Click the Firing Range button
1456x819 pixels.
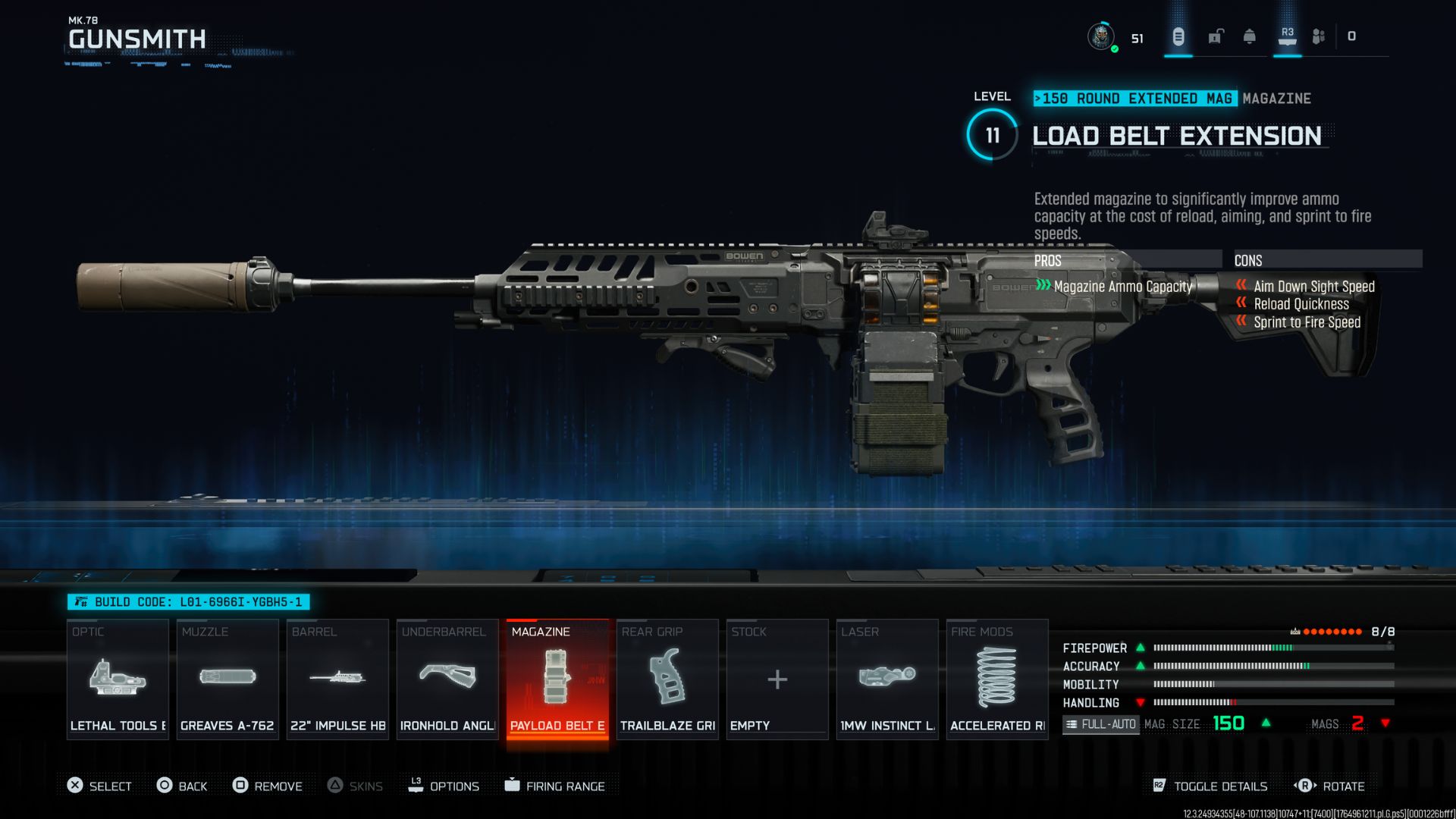click(555, 786)
